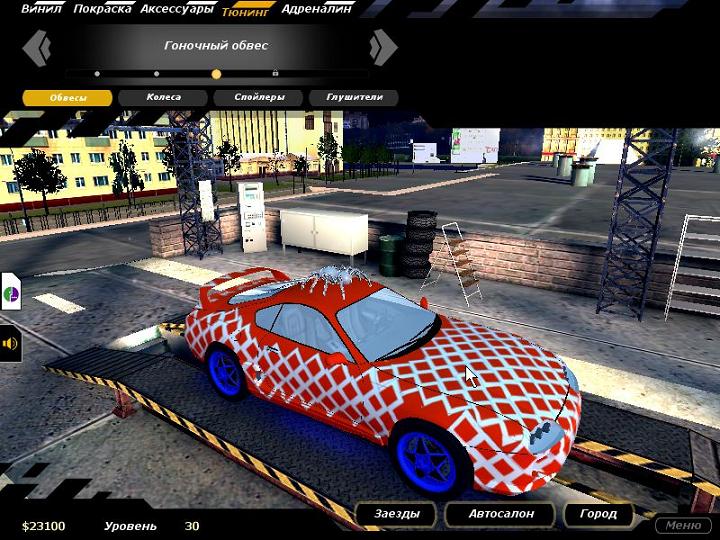Show the Глушители category

tap(352, 98)
